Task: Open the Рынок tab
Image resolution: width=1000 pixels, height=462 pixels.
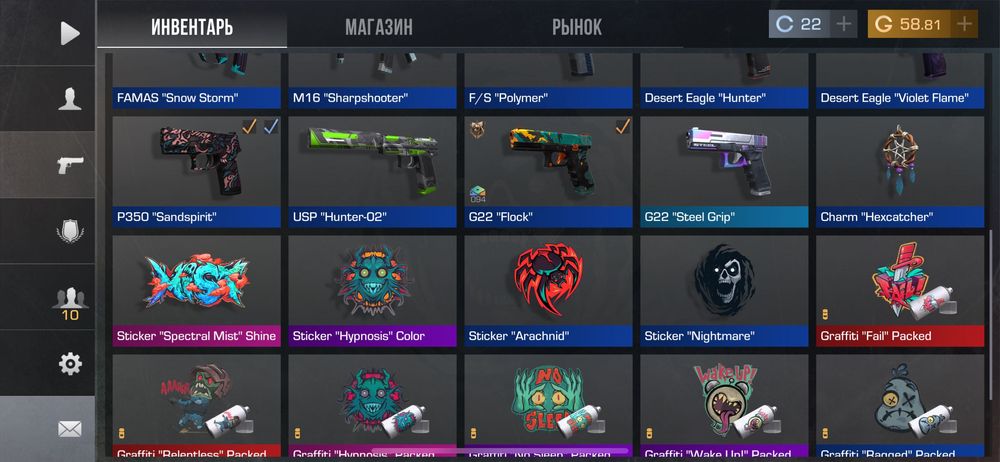Action: point(577,27)
